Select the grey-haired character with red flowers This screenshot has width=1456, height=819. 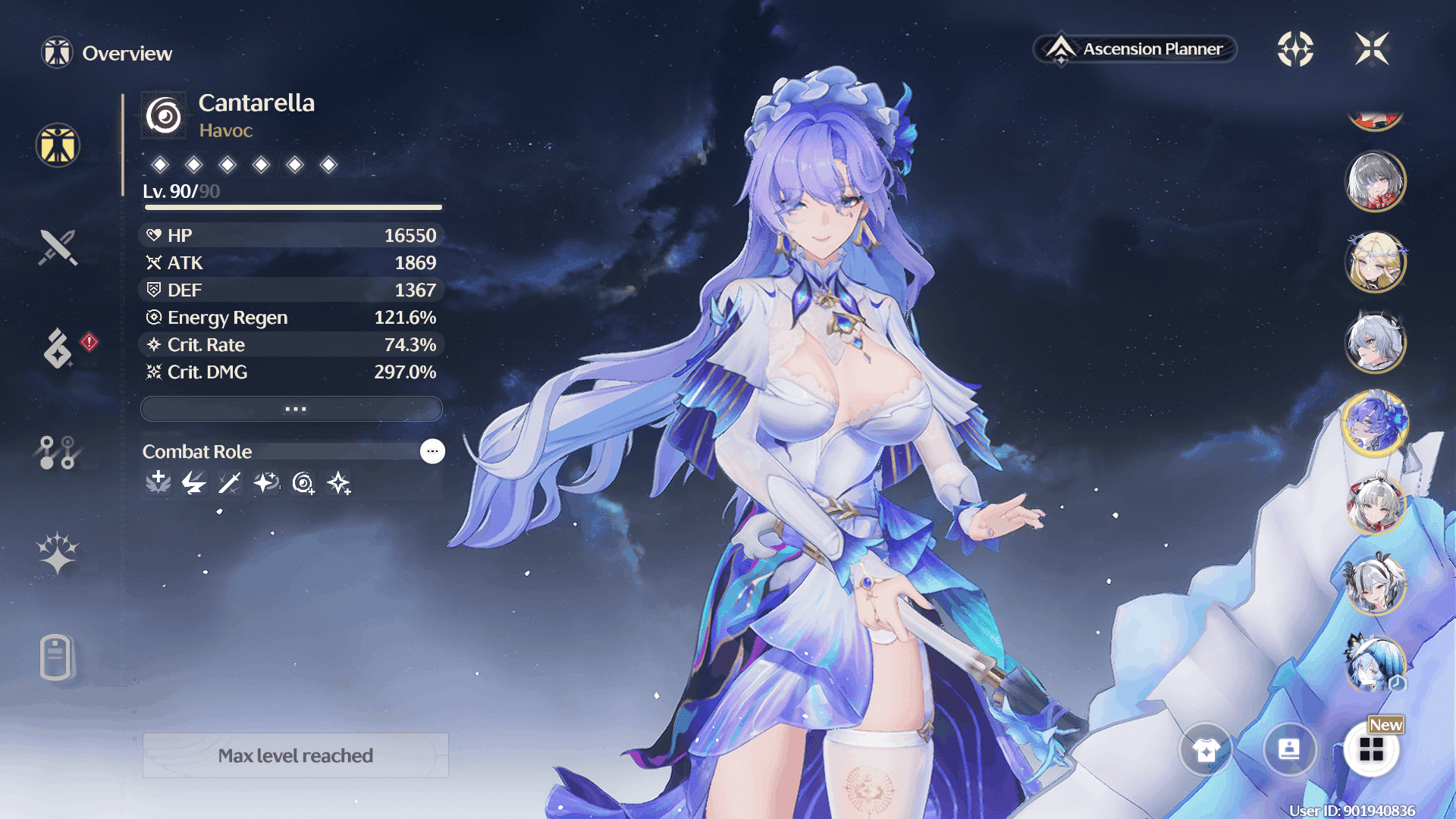[x=1376, y=181]
